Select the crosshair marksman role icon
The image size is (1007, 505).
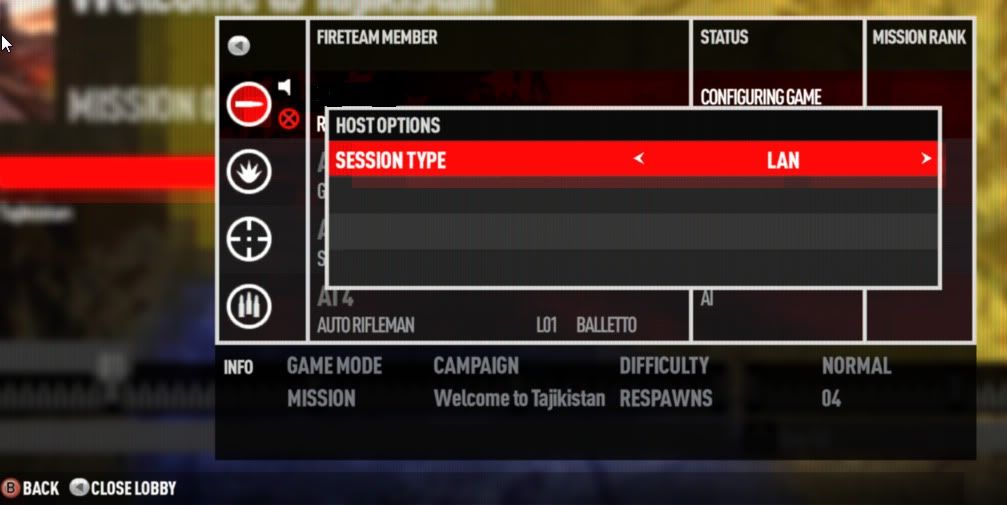point(247,240)
